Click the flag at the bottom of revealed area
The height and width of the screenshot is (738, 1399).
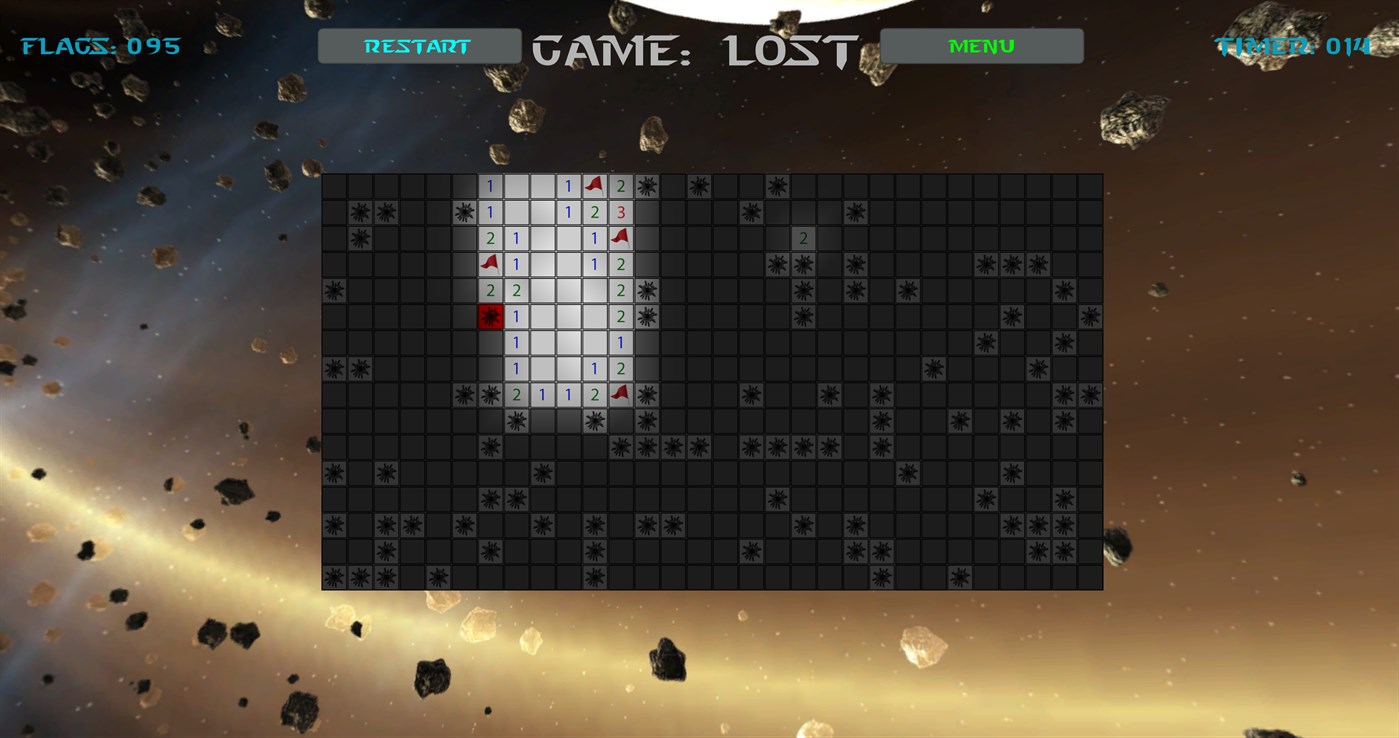click(x=621, y=393)
